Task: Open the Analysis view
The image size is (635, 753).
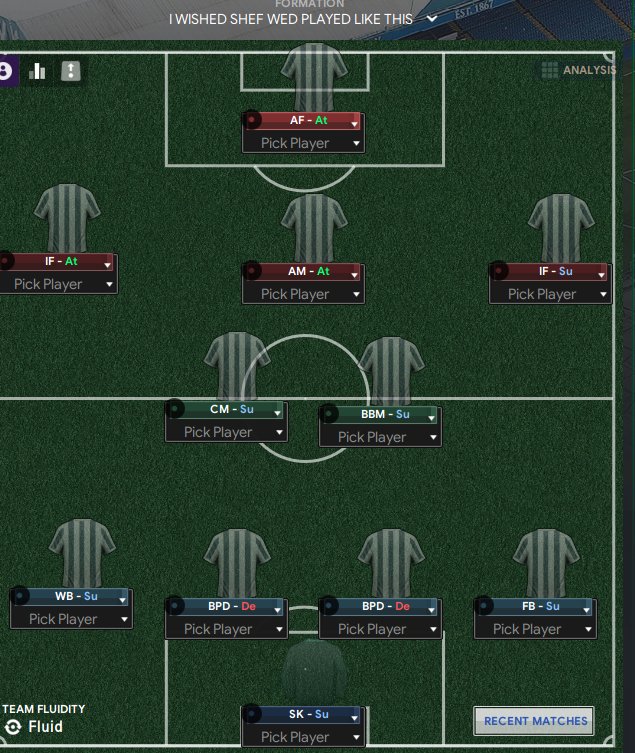Action: [579, 70]
